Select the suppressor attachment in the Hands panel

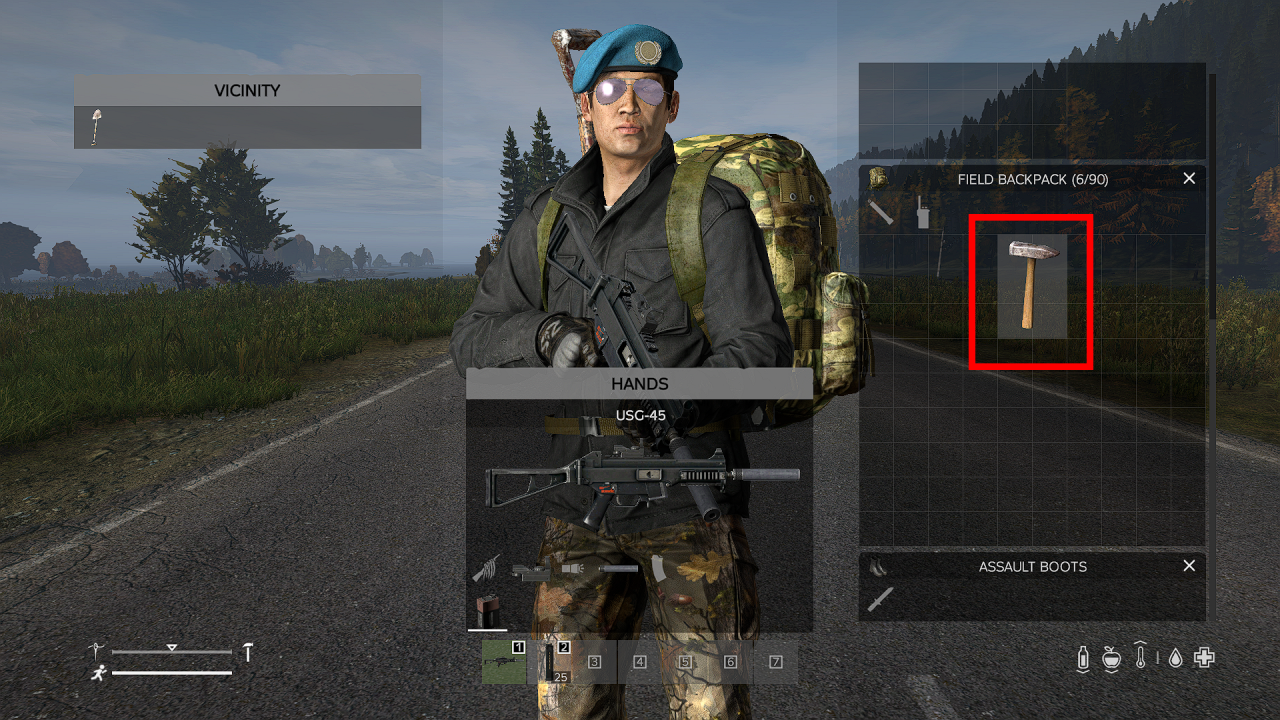pyautogui.click(x=619, y=569)
